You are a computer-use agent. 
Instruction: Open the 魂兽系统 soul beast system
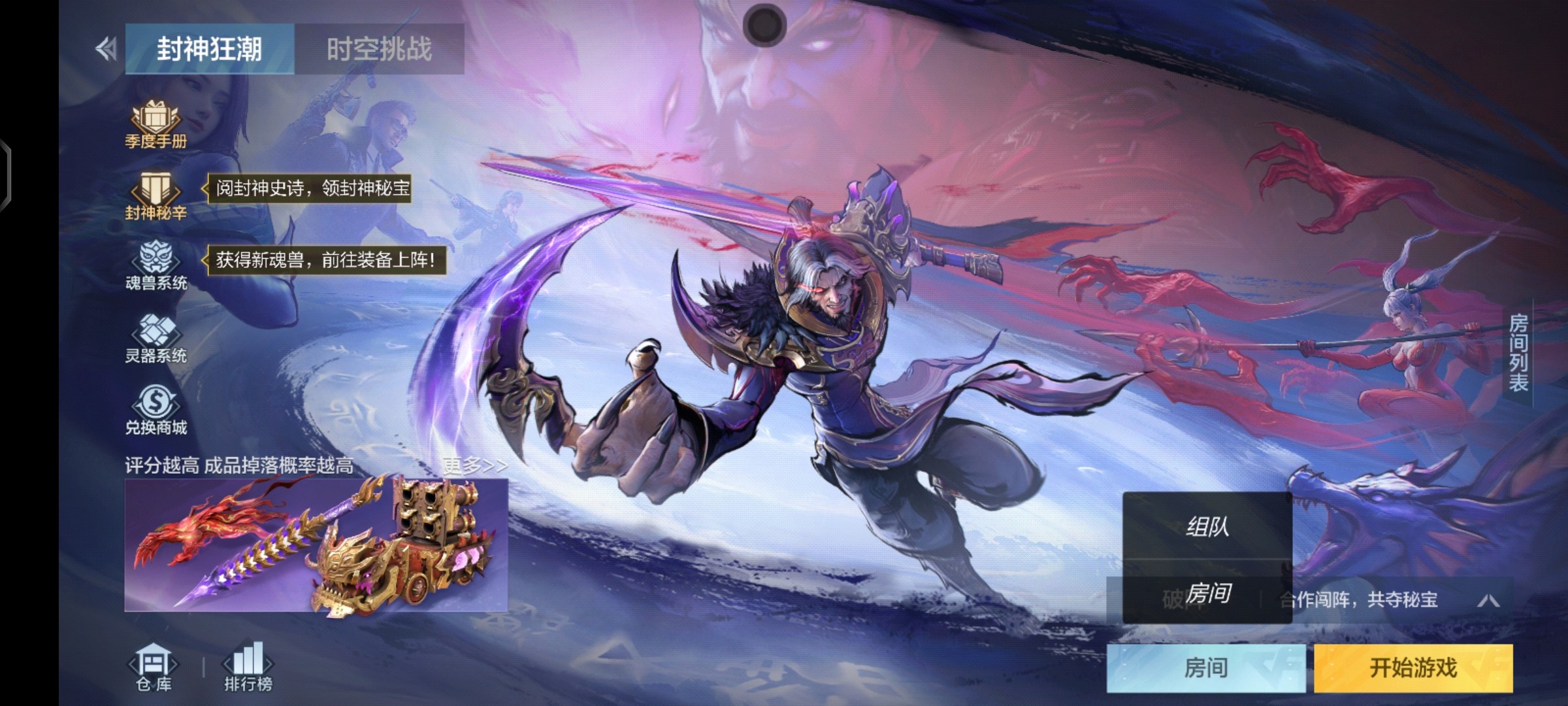coord(155,266)
